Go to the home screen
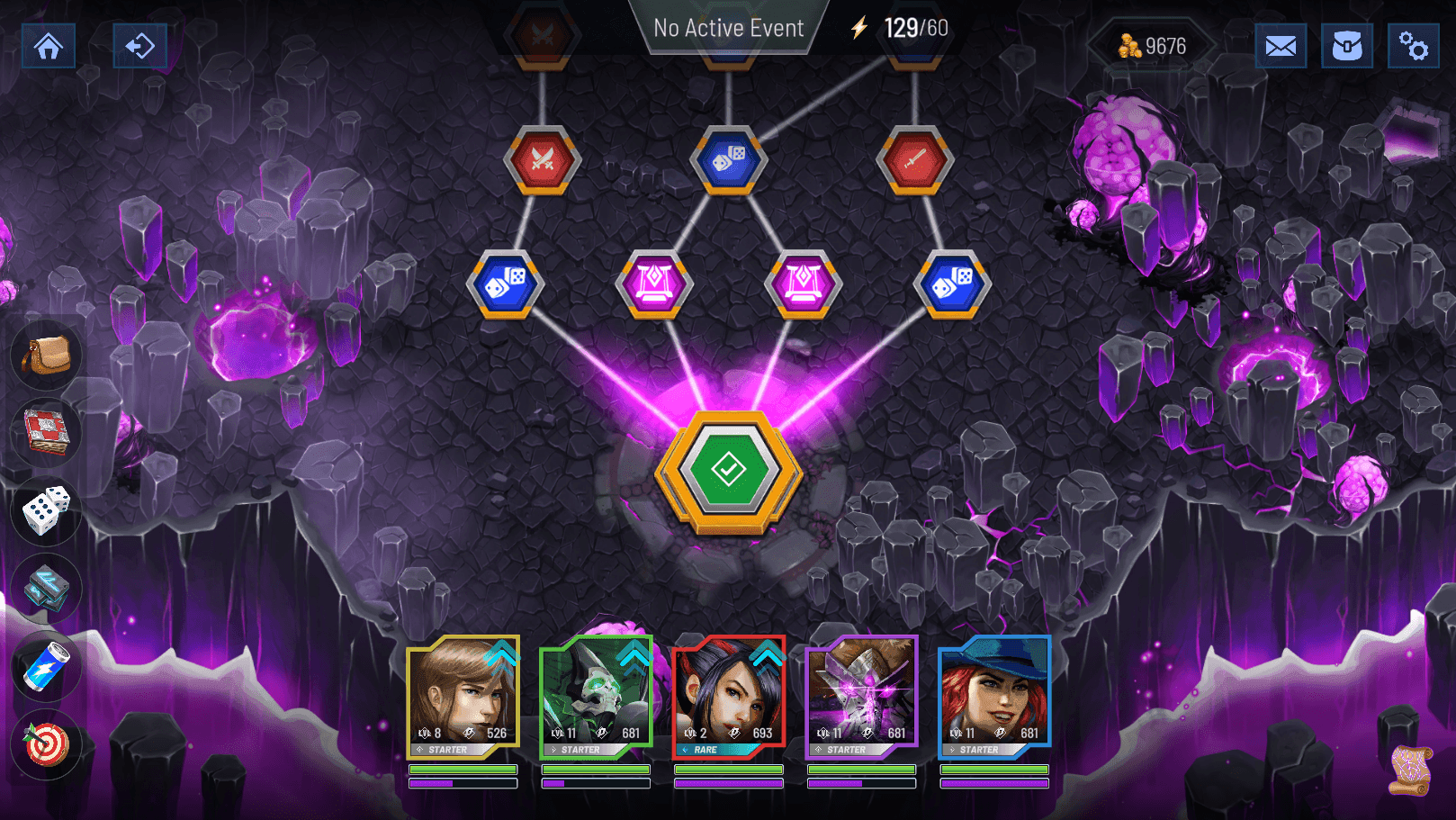 49,46
